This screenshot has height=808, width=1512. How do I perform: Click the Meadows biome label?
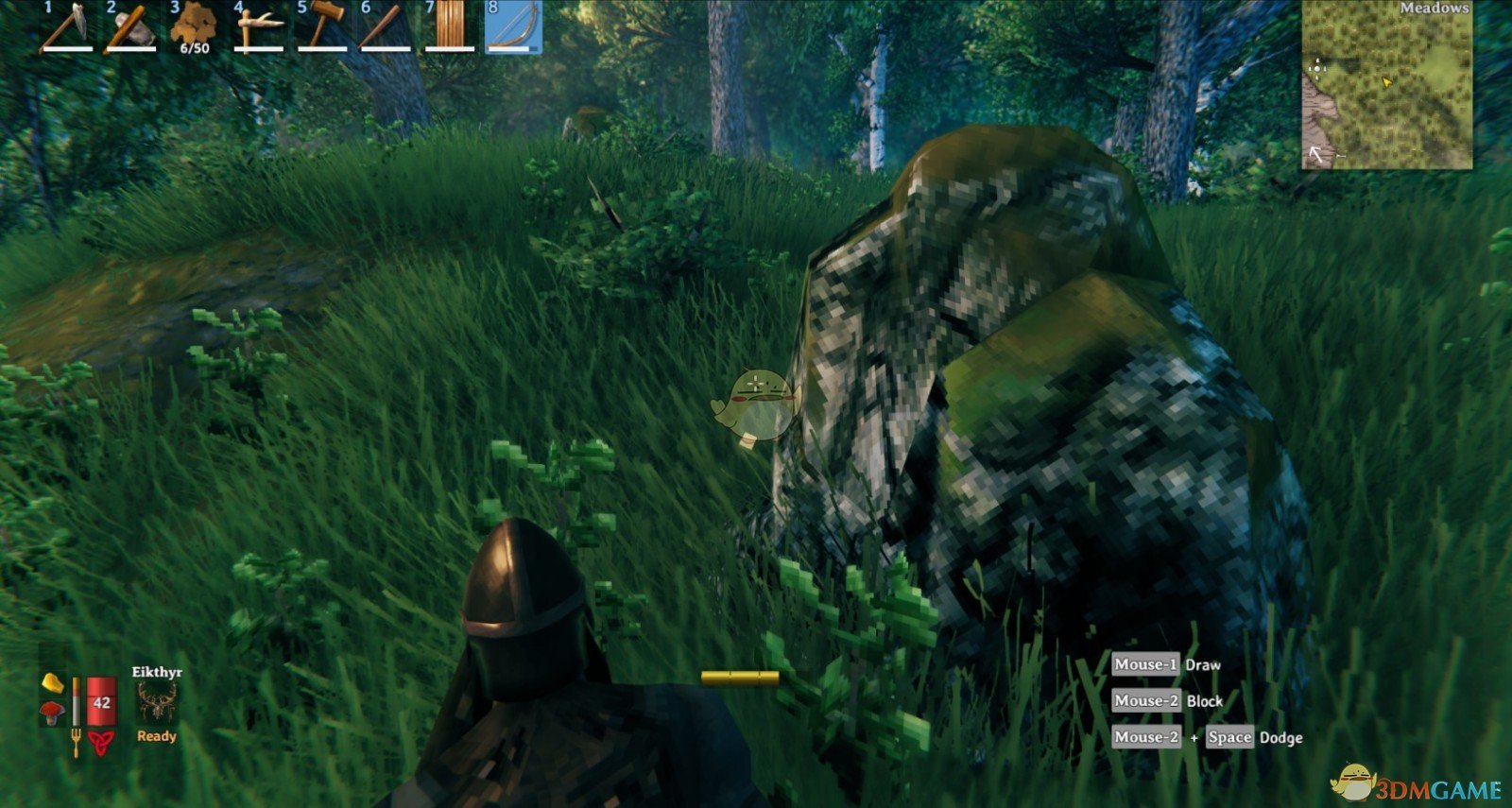click(1435, 9)
